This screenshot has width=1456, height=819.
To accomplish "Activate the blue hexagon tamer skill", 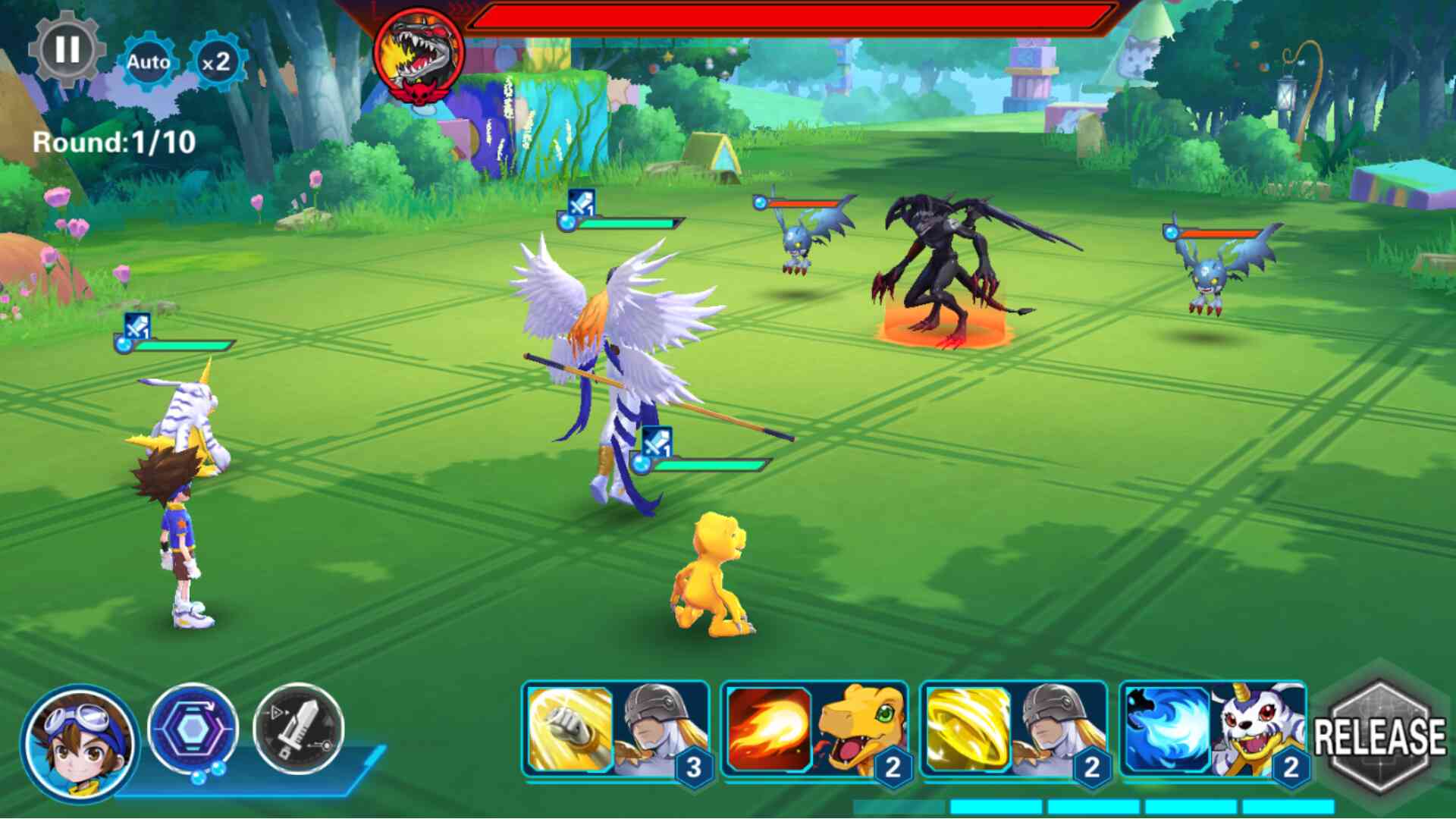I will pyautogui.click(x=193, y=729).
